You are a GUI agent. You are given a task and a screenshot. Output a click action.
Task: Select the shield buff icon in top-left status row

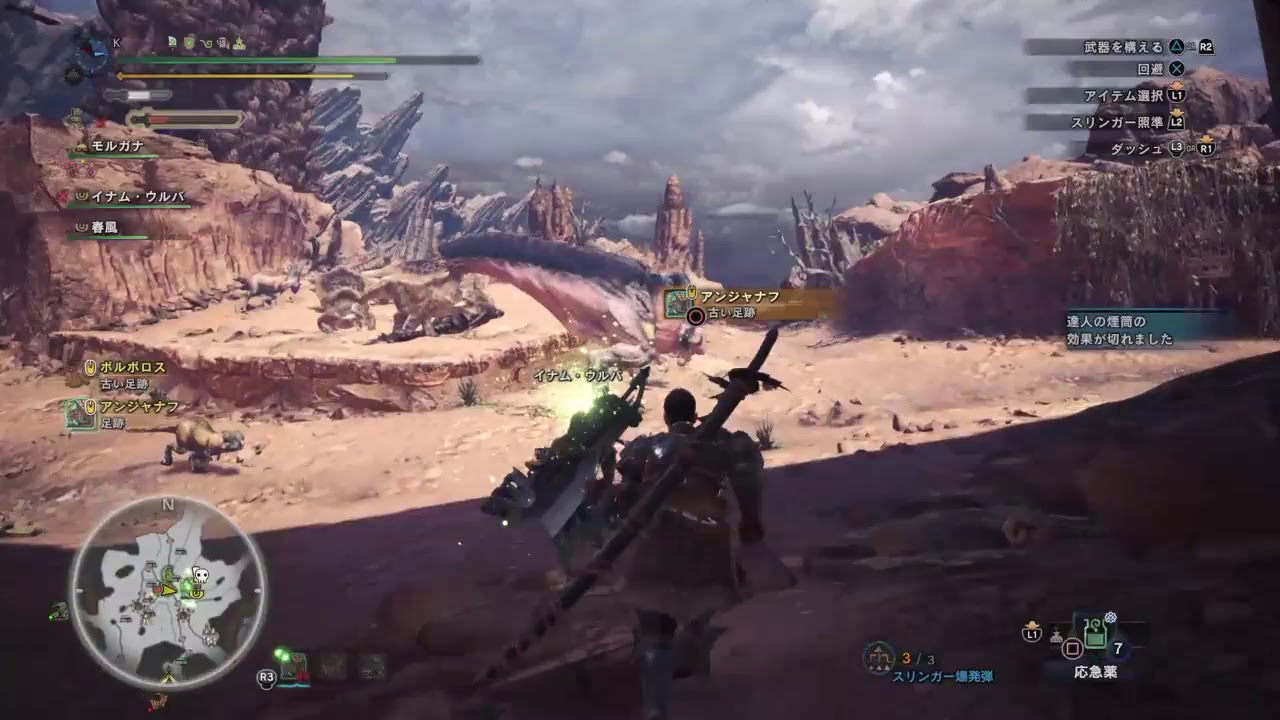(189, 43)
